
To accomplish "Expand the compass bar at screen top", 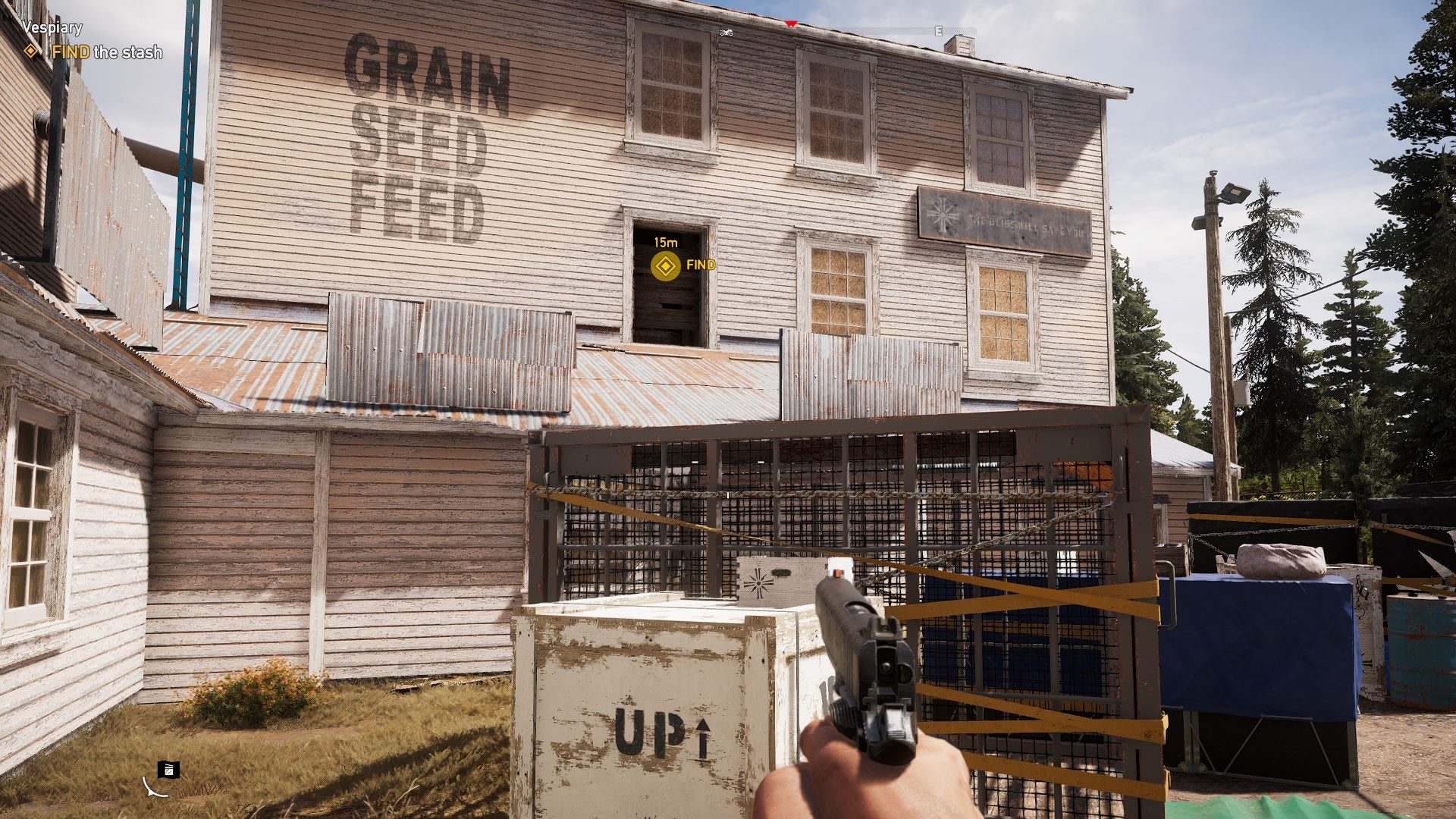I will tap(834, 32).
